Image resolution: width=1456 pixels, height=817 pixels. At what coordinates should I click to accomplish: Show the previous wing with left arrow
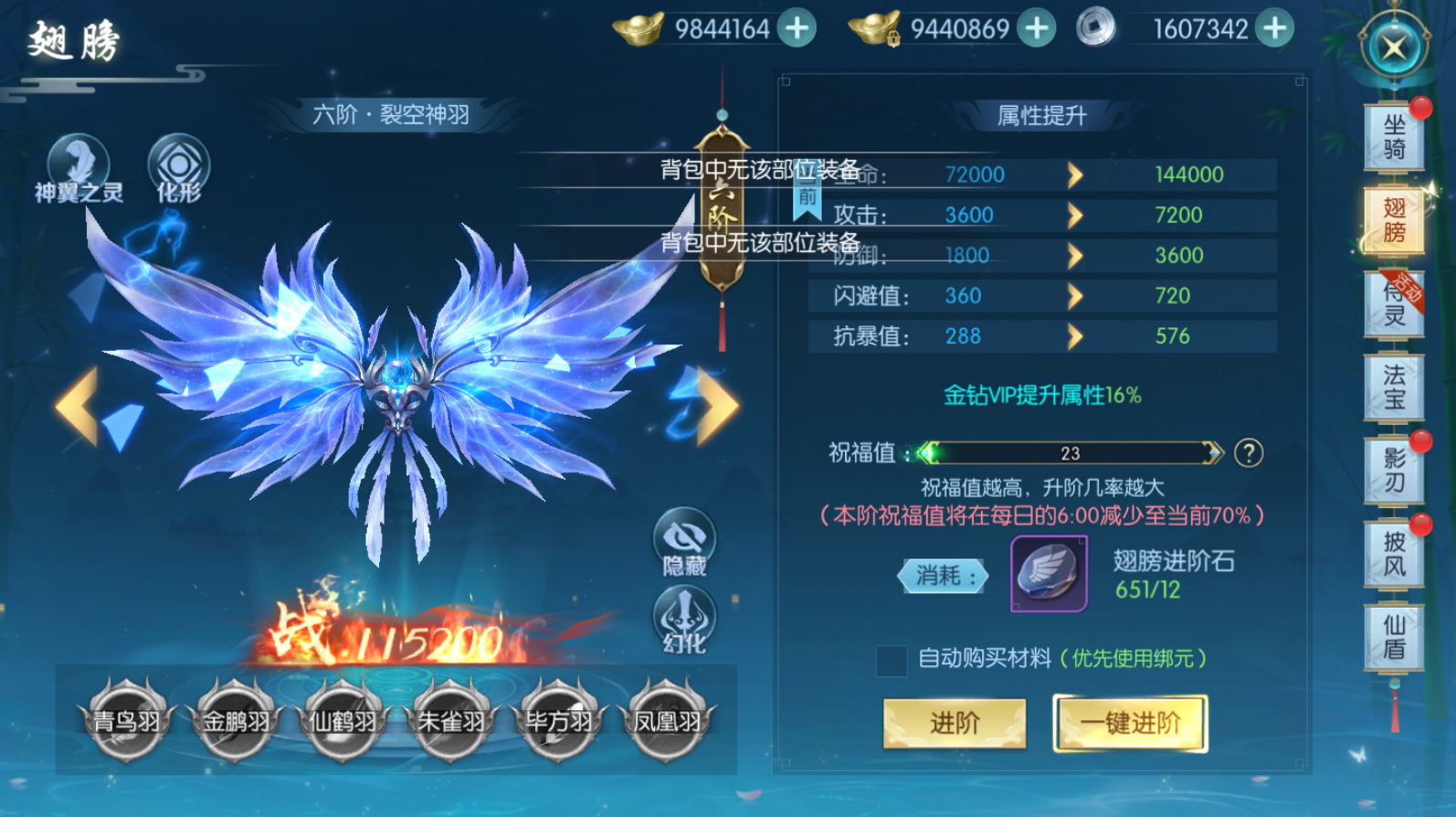78,406
